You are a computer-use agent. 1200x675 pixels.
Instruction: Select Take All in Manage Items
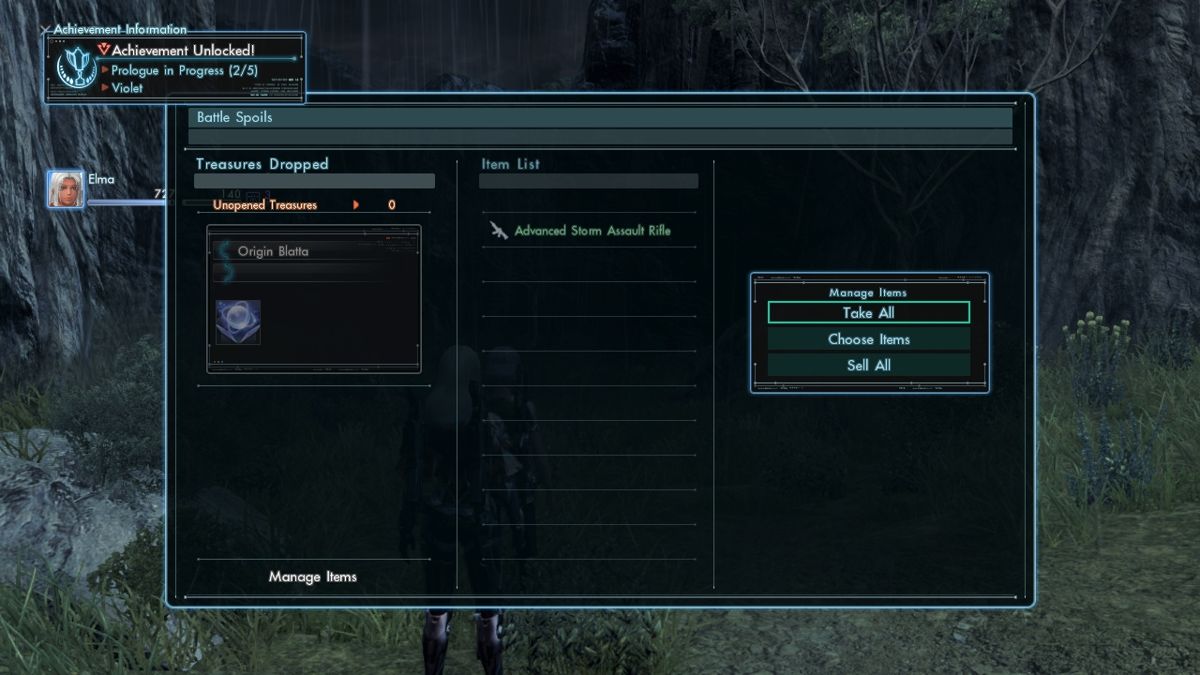[x=868, y=313]
